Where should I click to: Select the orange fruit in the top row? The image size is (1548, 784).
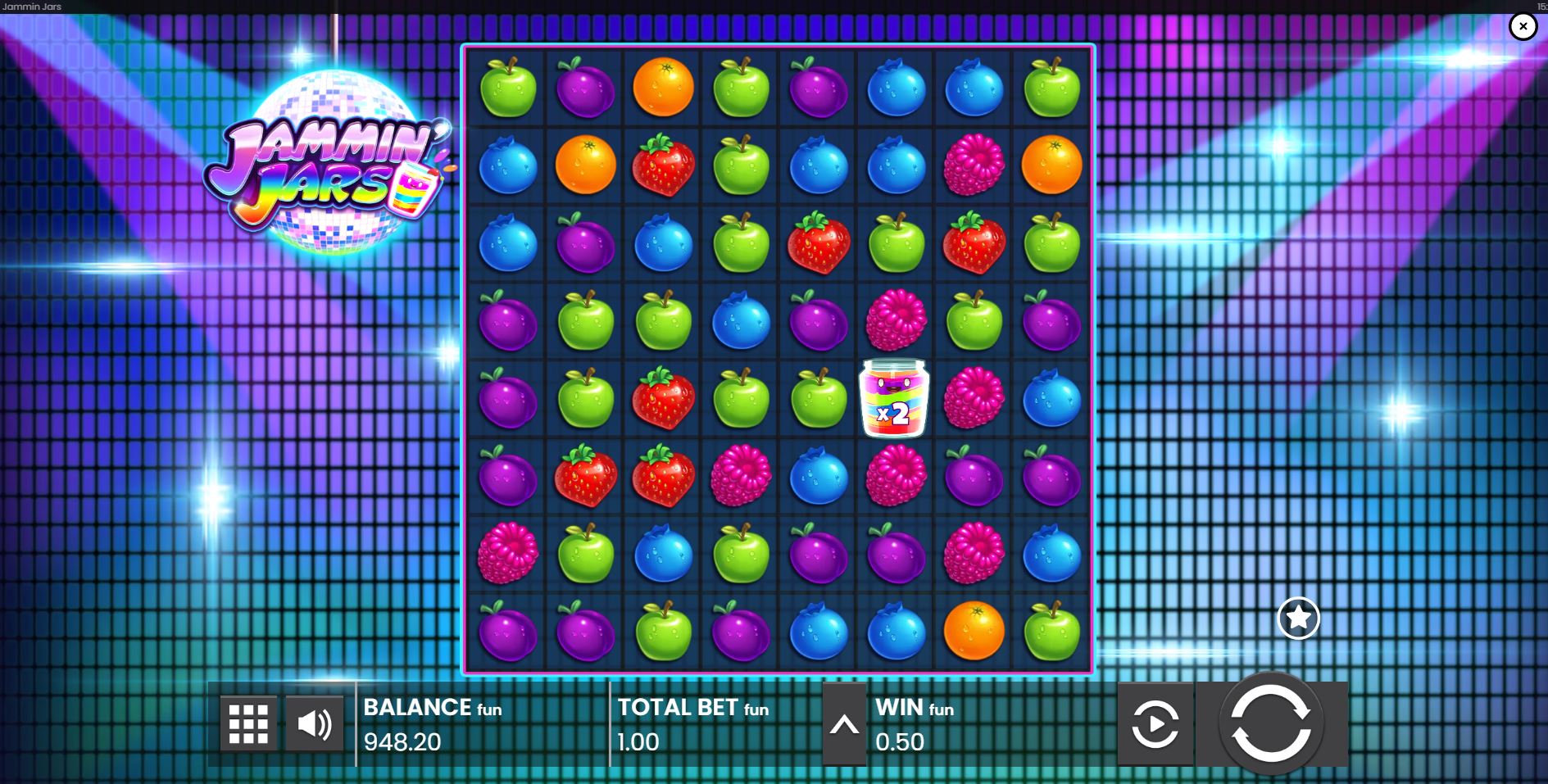(664, 86)
